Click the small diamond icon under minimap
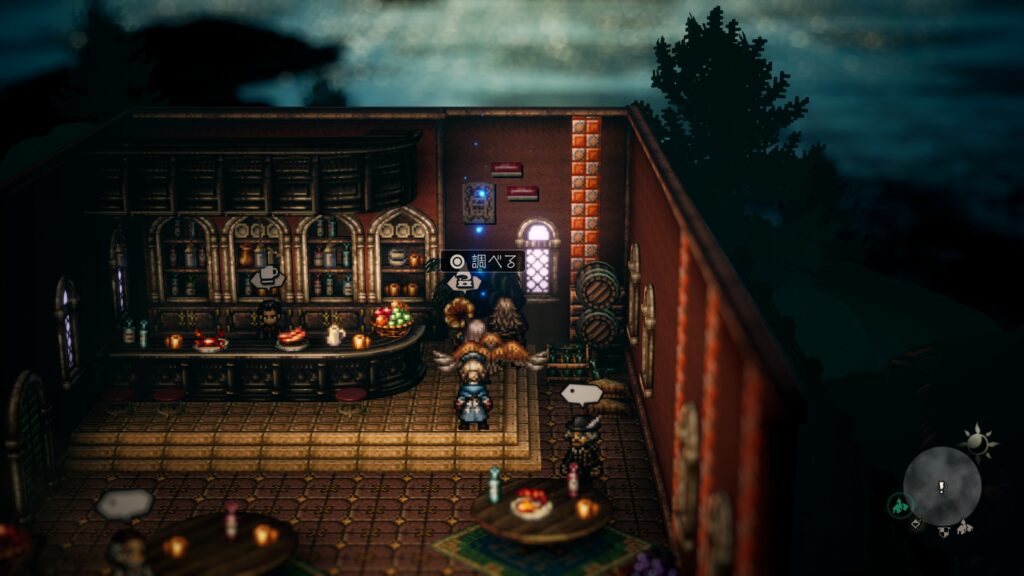Viewport: 1024px width, 576px height. coord(916,524)
